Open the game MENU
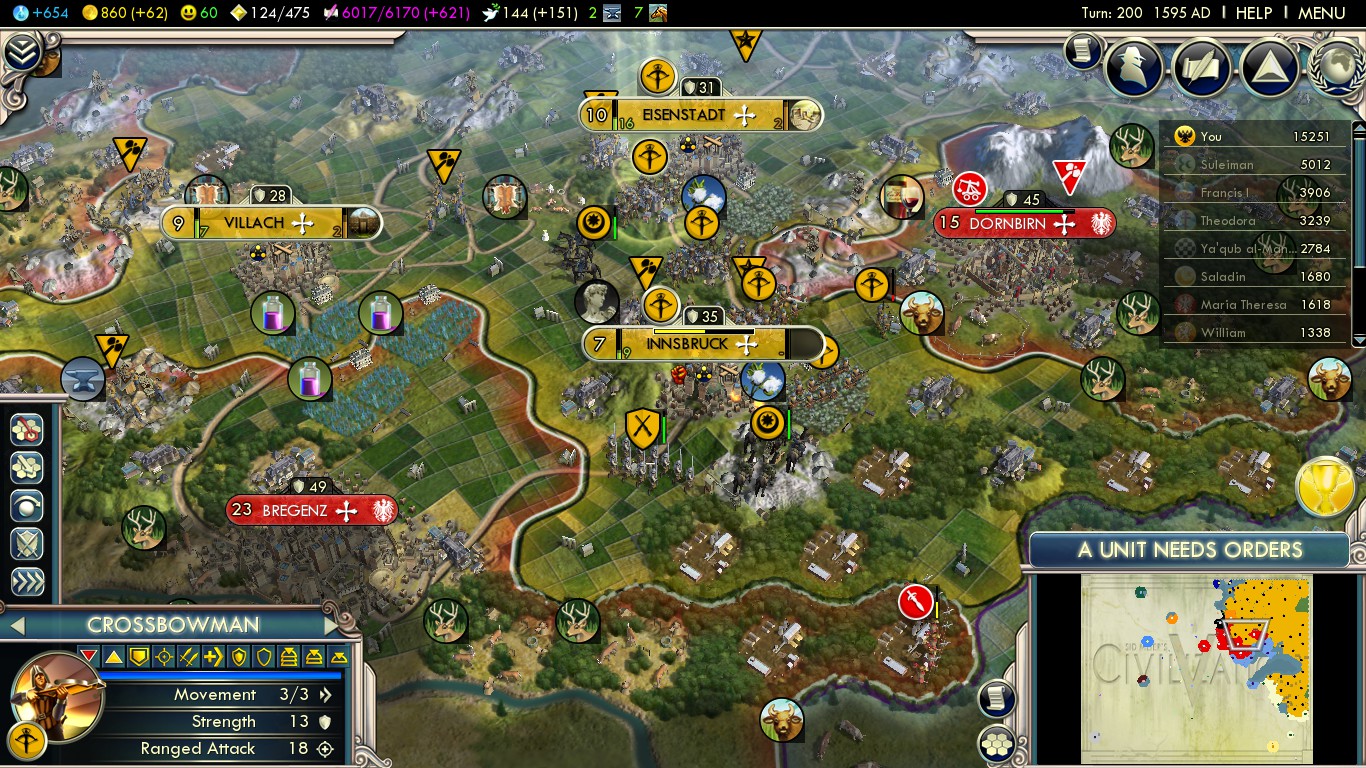 1321,13
